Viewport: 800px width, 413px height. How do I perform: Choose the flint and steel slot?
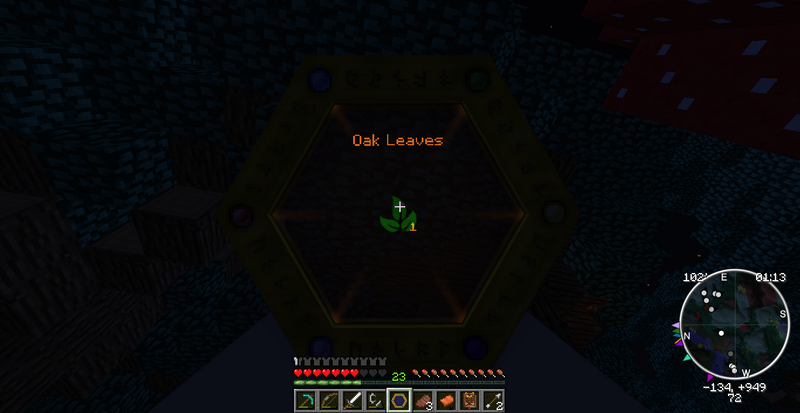pyautogui.click(x=375, y=401)
